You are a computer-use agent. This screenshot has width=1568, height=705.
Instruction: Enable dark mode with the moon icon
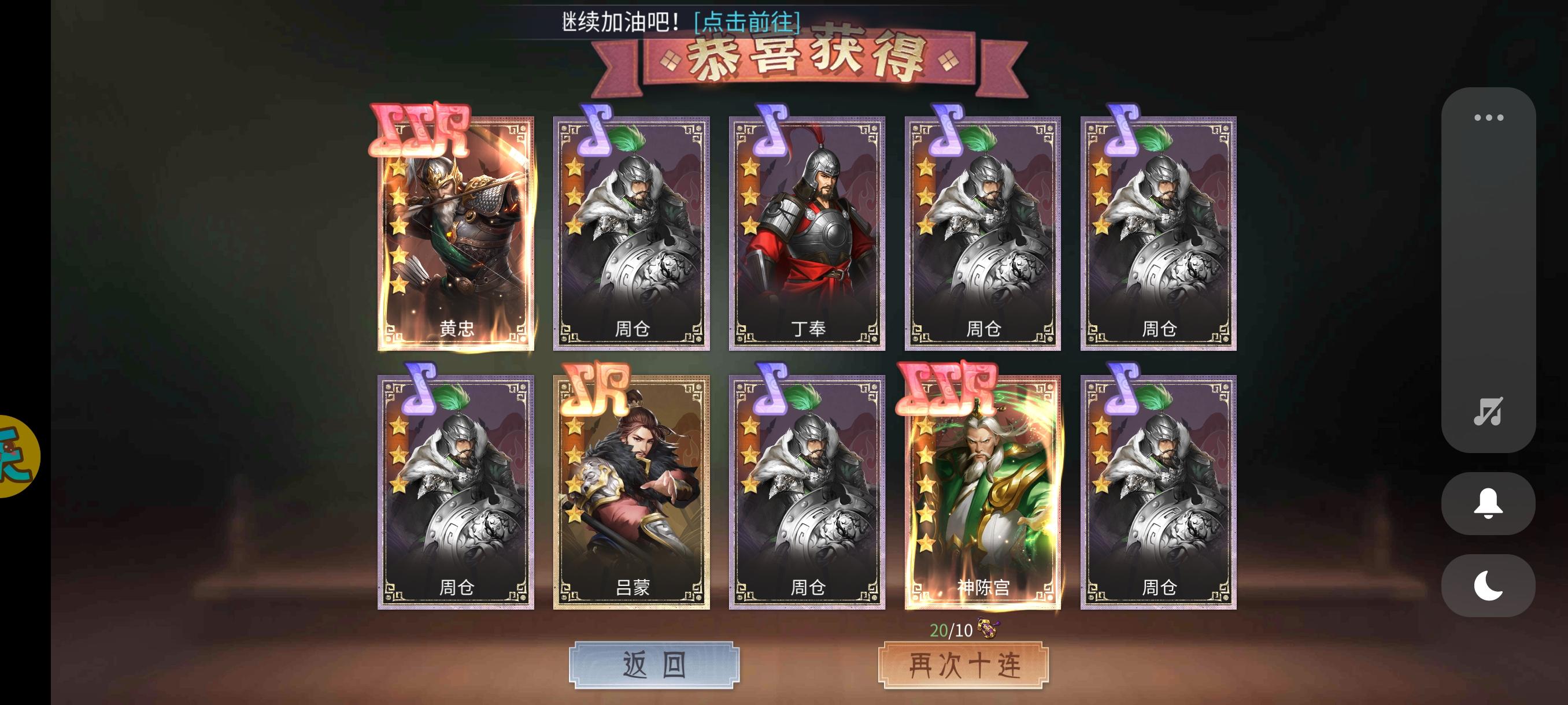1488,585
